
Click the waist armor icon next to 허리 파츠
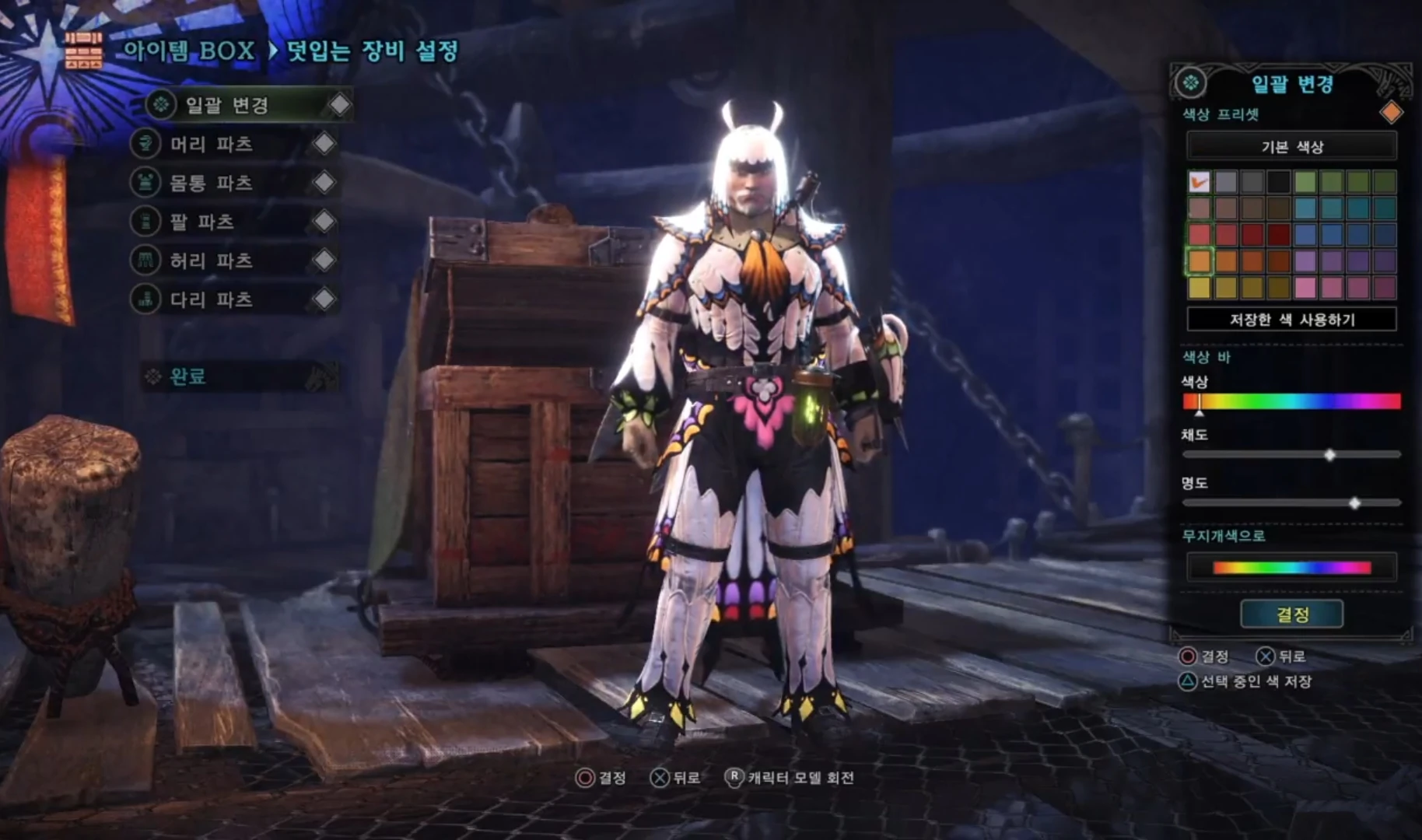click(x=147, y=261)
